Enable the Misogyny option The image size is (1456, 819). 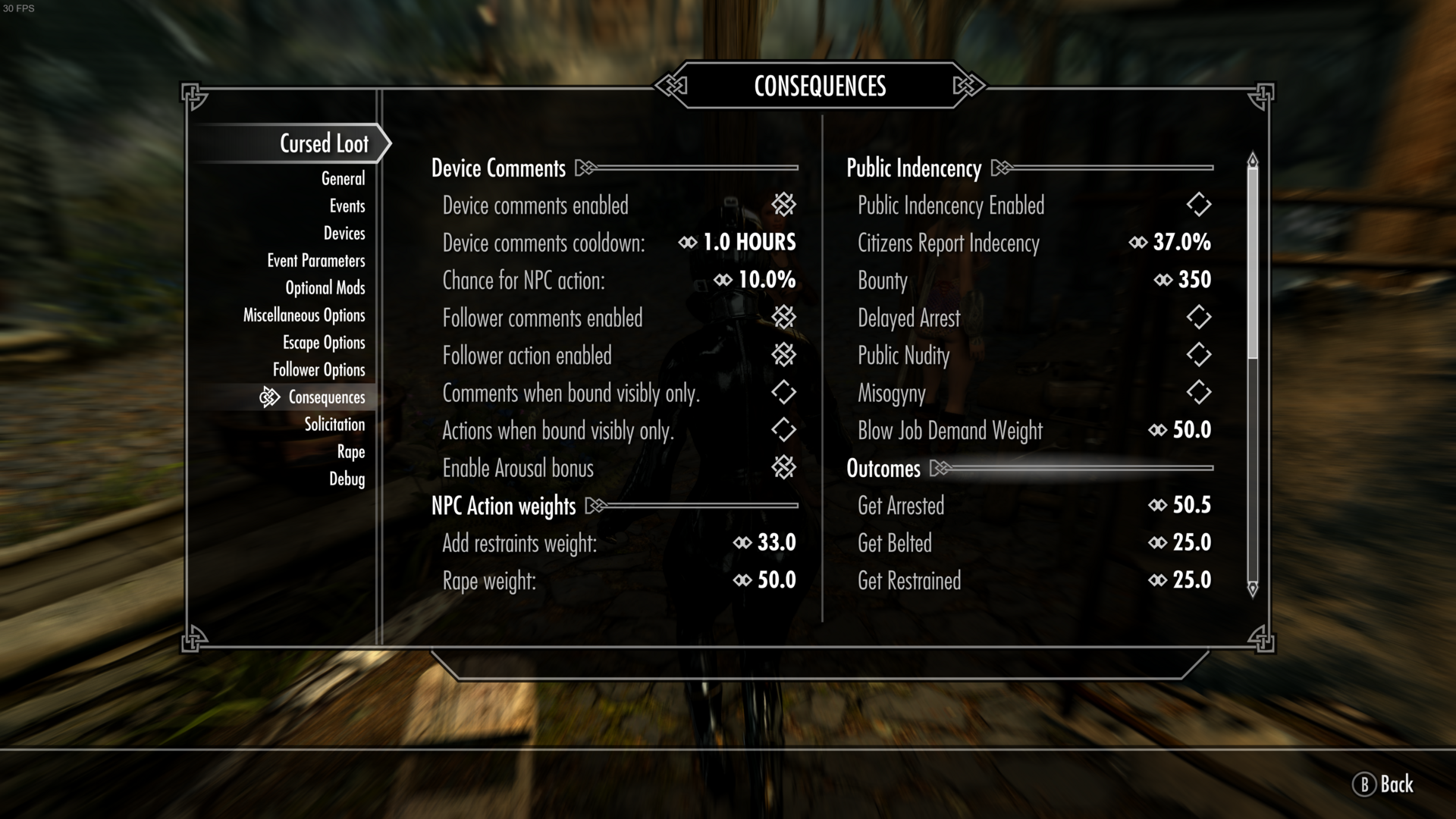pos(1198,393)
